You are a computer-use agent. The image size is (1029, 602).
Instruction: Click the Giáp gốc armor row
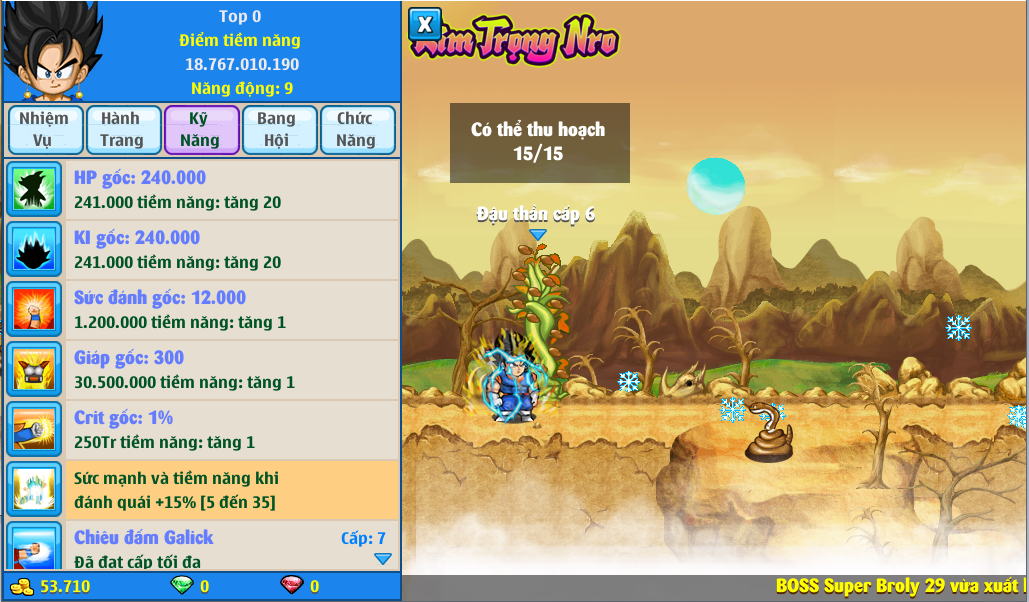pyautogui.click(x=230, y=370)
